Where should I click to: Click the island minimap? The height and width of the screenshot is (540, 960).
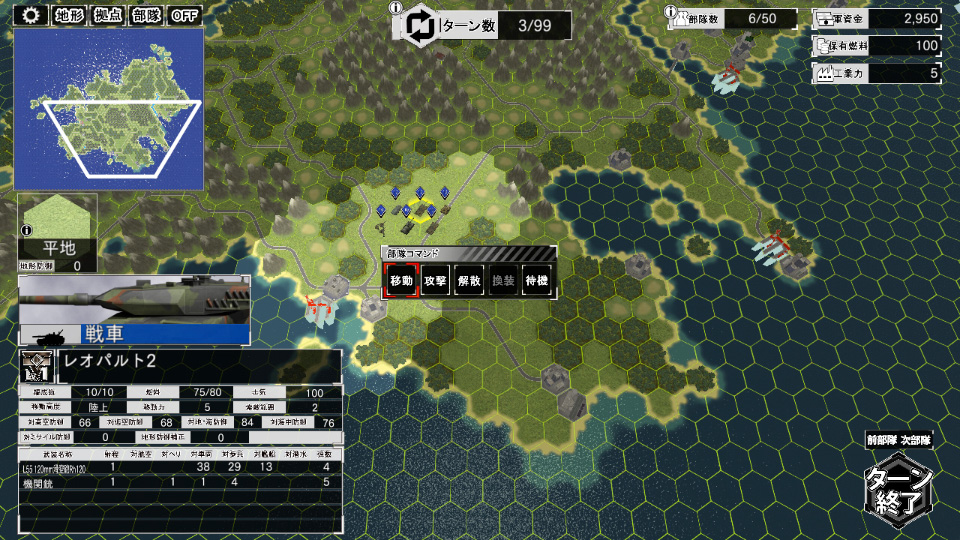[109, 108]
